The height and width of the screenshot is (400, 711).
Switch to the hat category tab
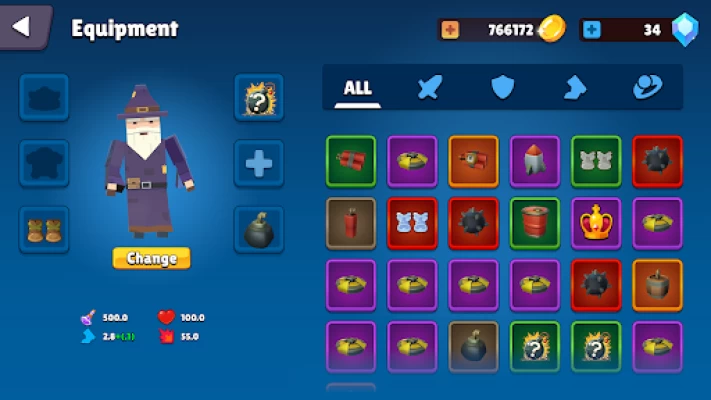[x=647, y=88]
